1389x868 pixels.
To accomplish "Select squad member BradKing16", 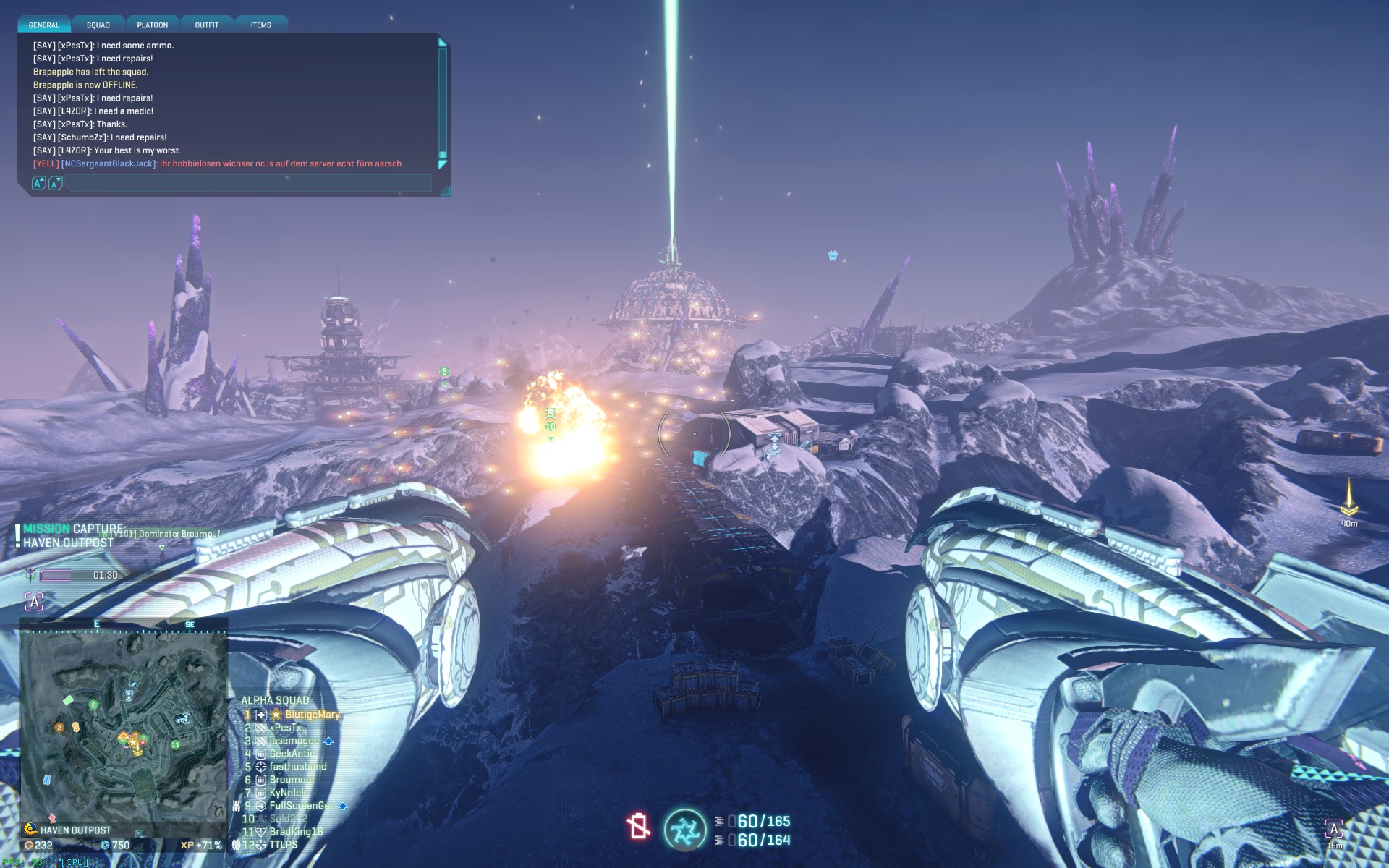I will pyautogui.click(x=296, y=832).
